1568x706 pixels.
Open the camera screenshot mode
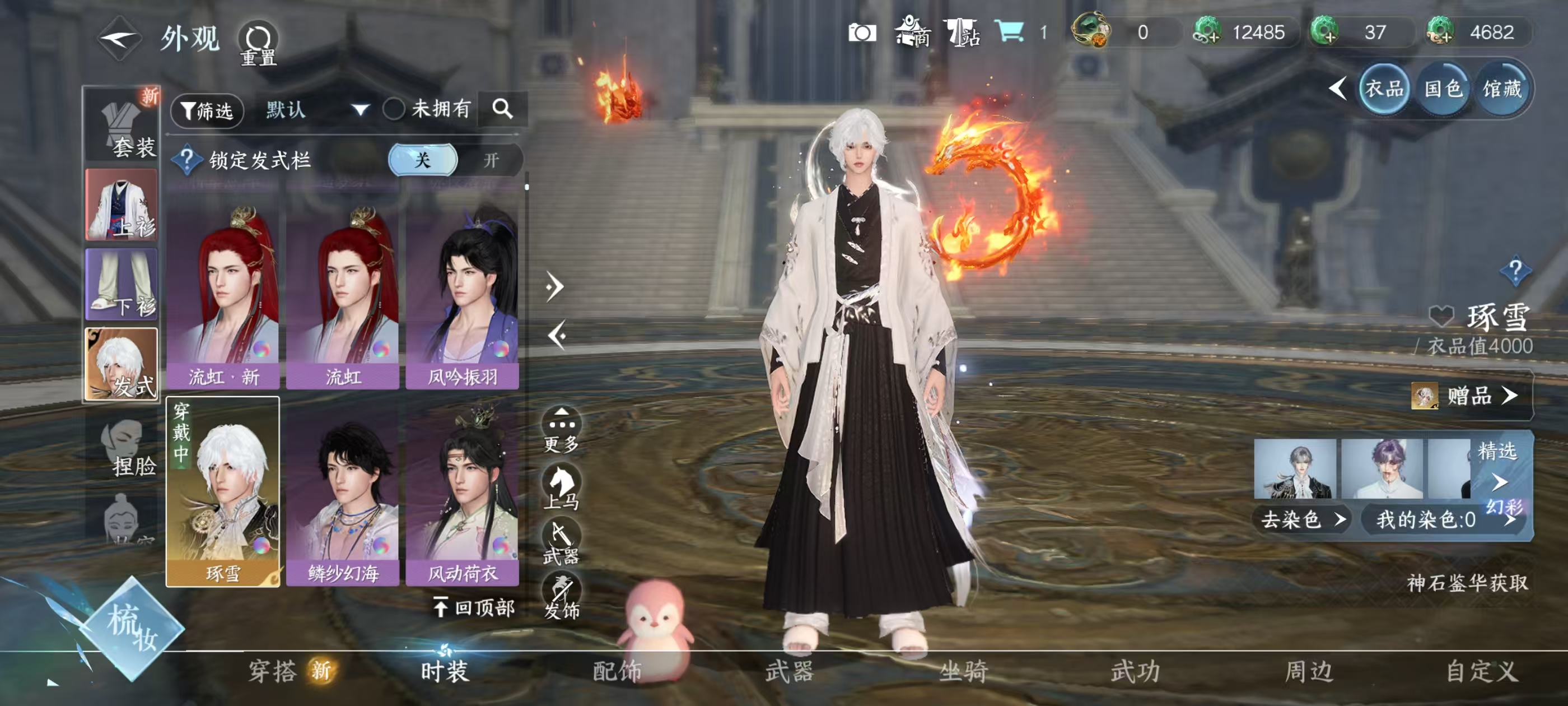pyautogui.click(x=862, y=32)
